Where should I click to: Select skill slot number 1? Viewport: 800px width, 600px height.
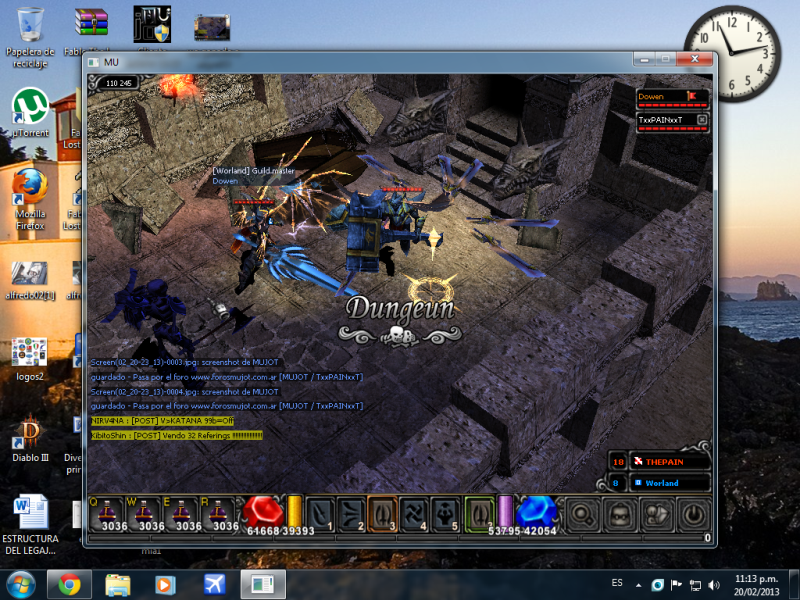pyautogui.click(x=320, y=514)
